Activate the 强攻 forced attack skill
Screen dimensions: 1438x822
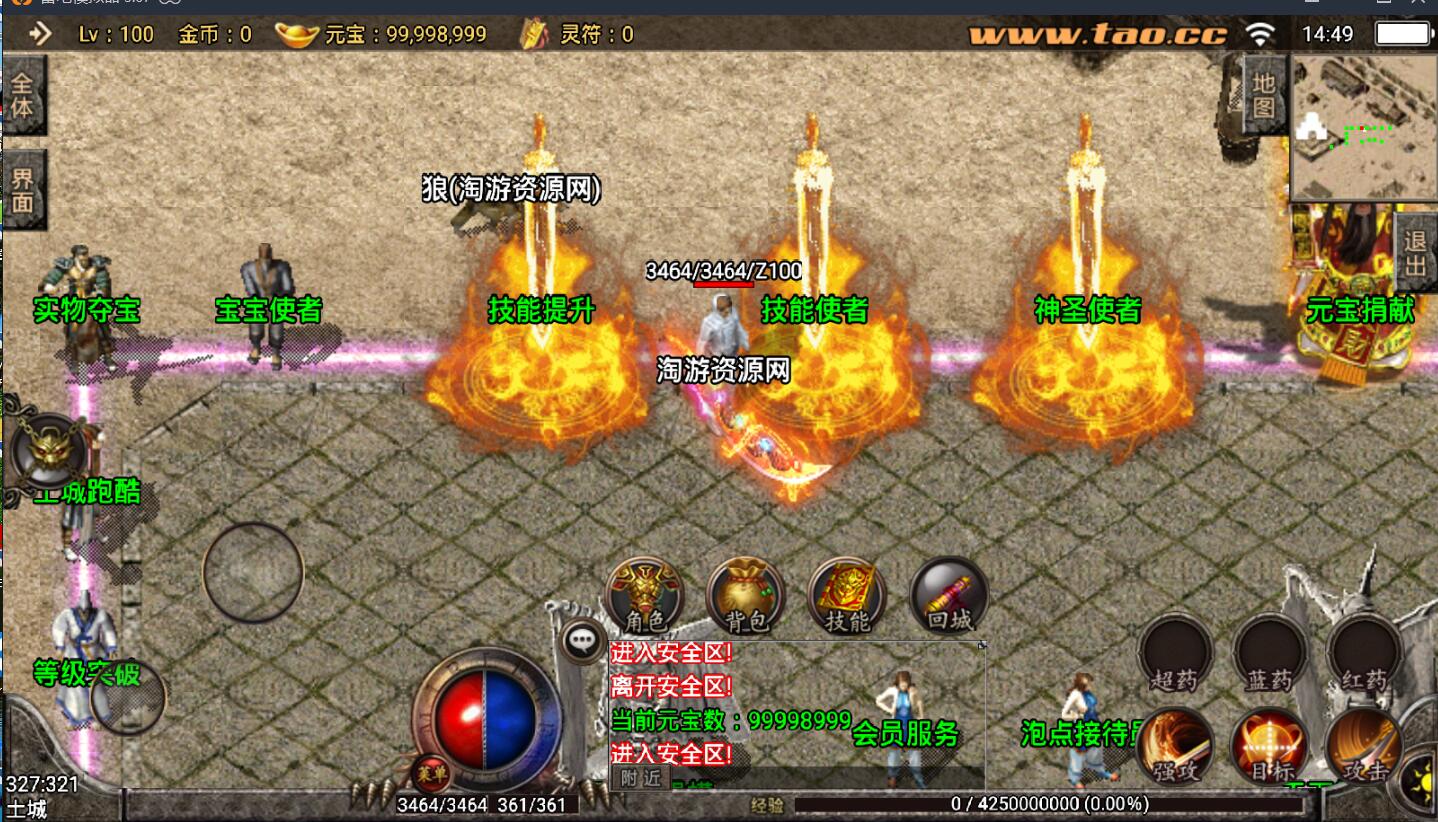pyautogui.click(x=1175, y=746)
